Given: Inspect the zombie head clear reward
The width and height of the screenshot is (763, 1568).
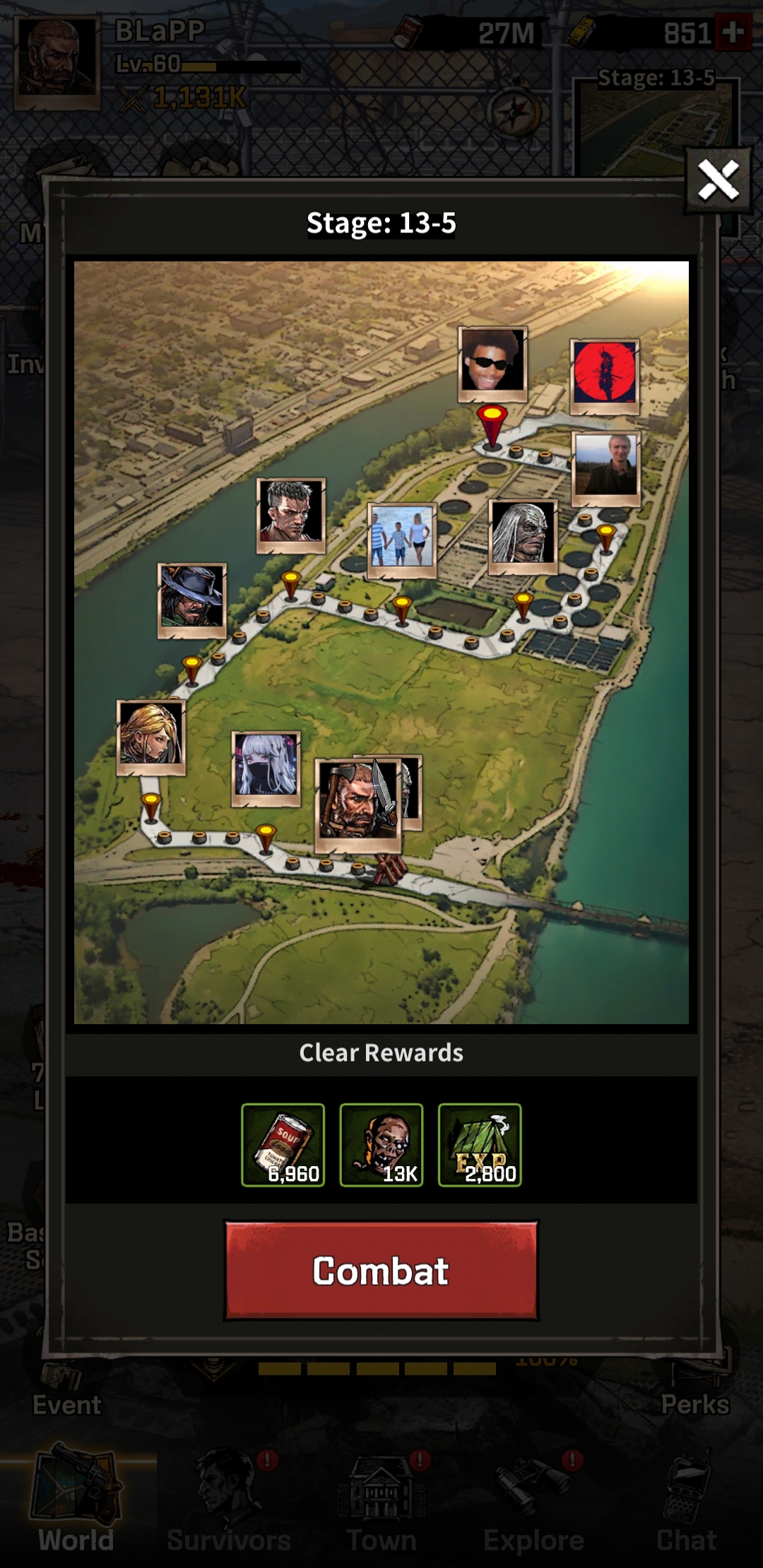Looking at the screenshot, I should tap(381, 1144).
